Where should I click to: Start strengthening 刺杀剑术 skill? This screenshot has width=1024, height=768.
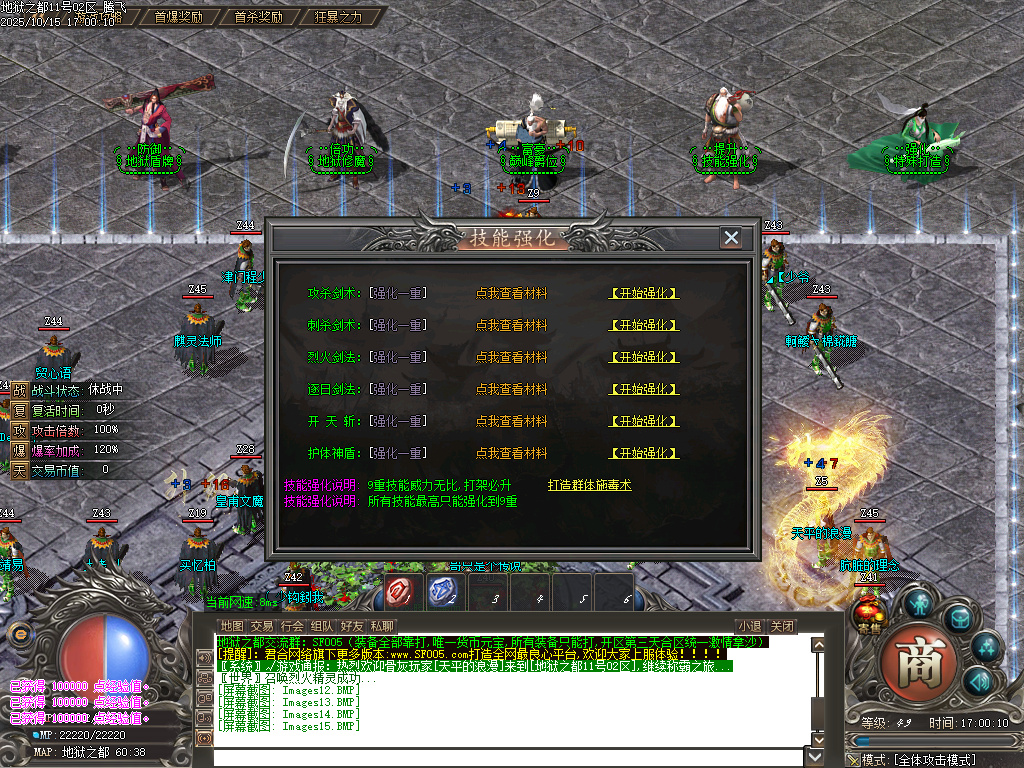(x=644, y=325)
